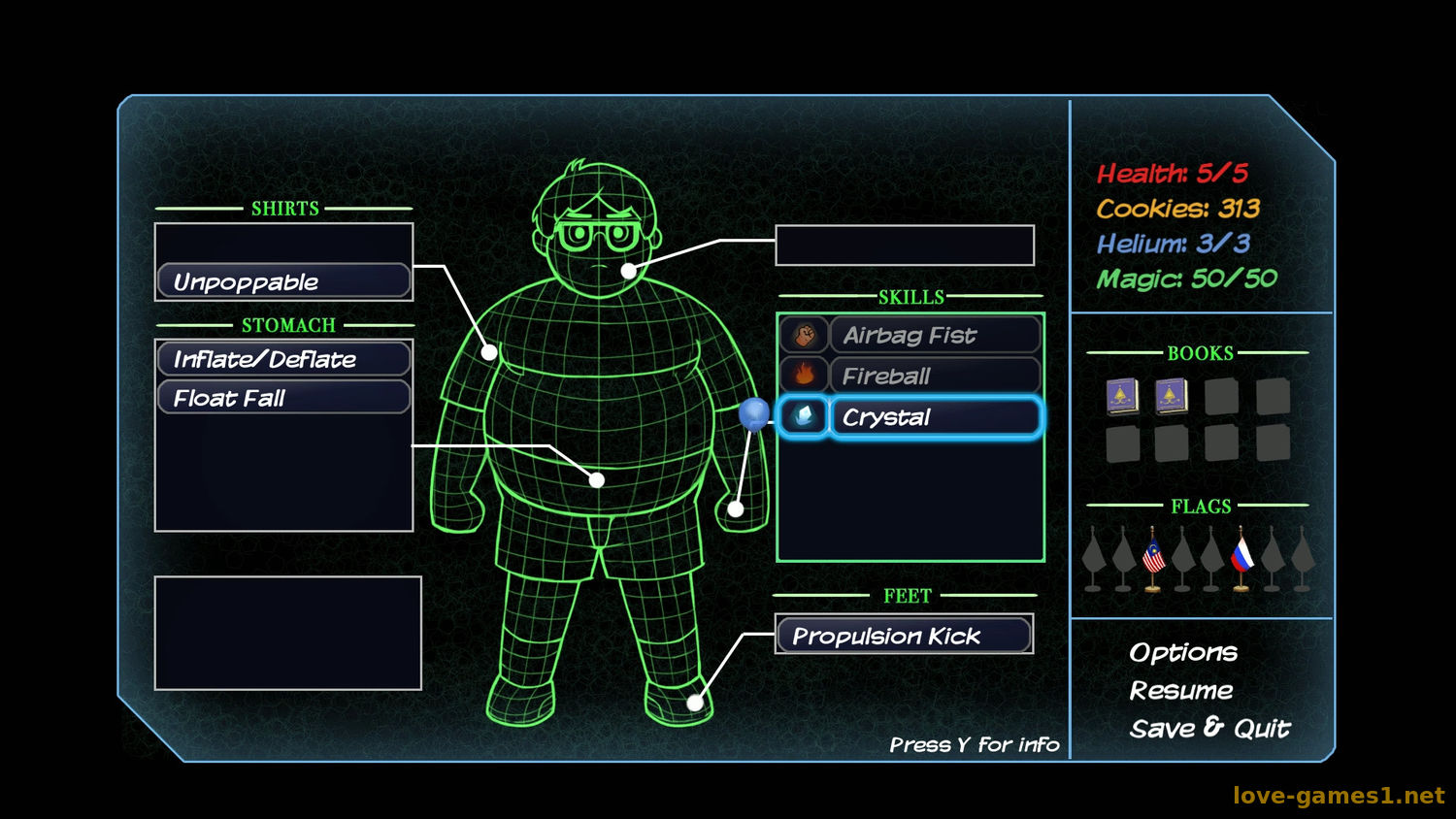This screenshot has width=1456, height=819.
Task: Pick the Airbag Fist skill
Action: (x=934, y=336)
